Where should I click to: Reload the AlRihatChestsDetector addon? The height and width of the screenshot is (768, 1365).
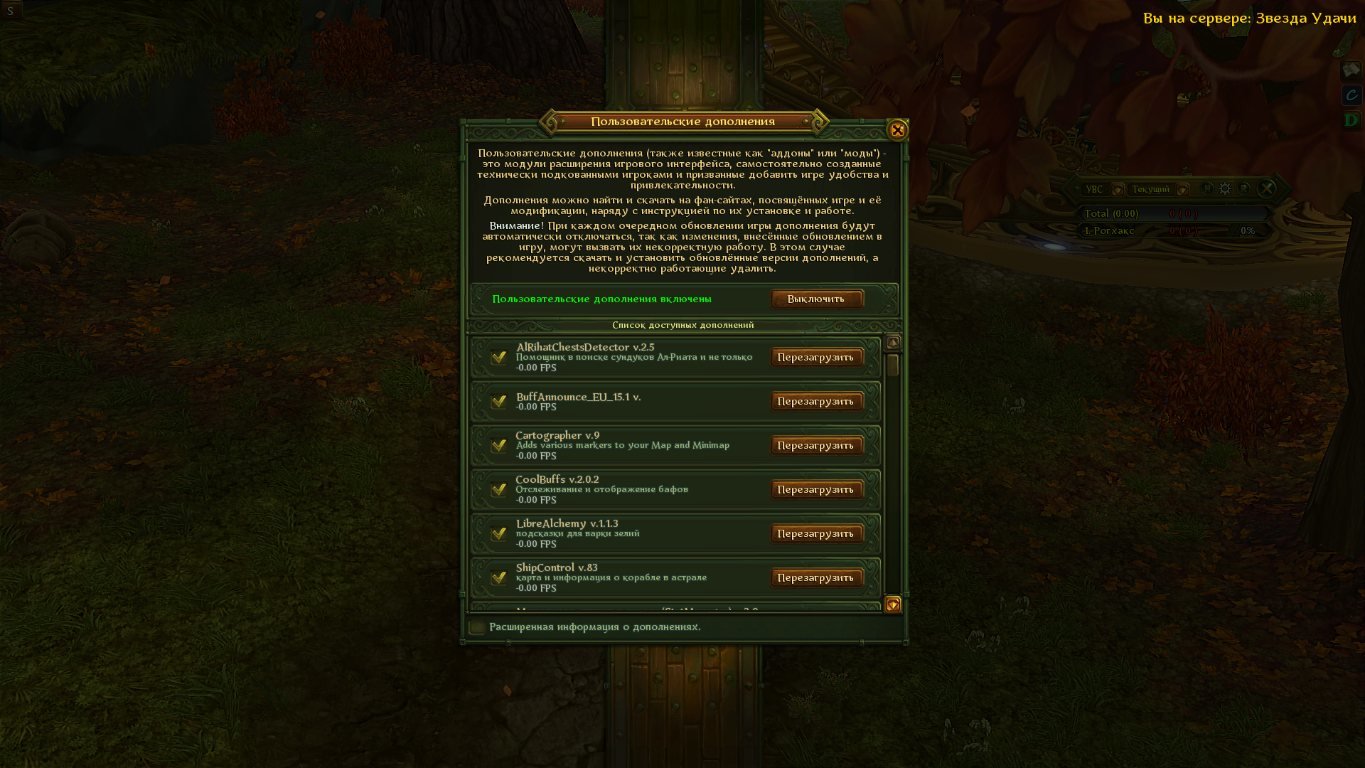pyautogui.click(x=816, y=357)
